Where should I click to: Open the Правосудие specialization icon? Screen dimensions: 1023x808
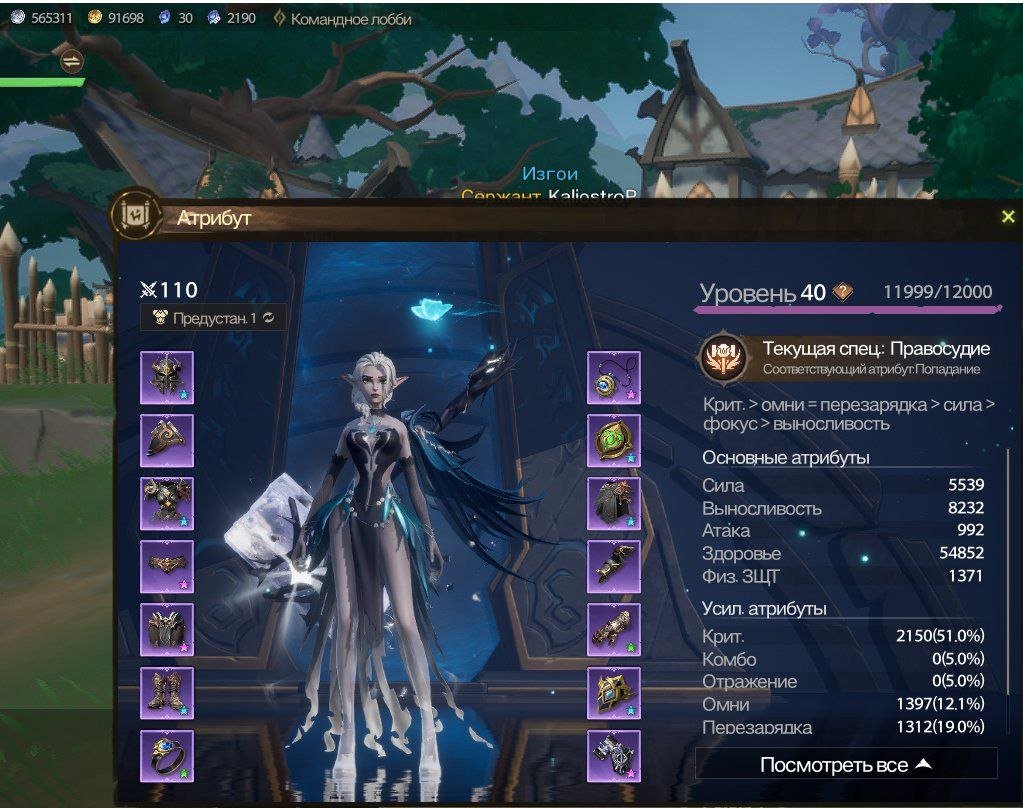click(x=722, y=358)
